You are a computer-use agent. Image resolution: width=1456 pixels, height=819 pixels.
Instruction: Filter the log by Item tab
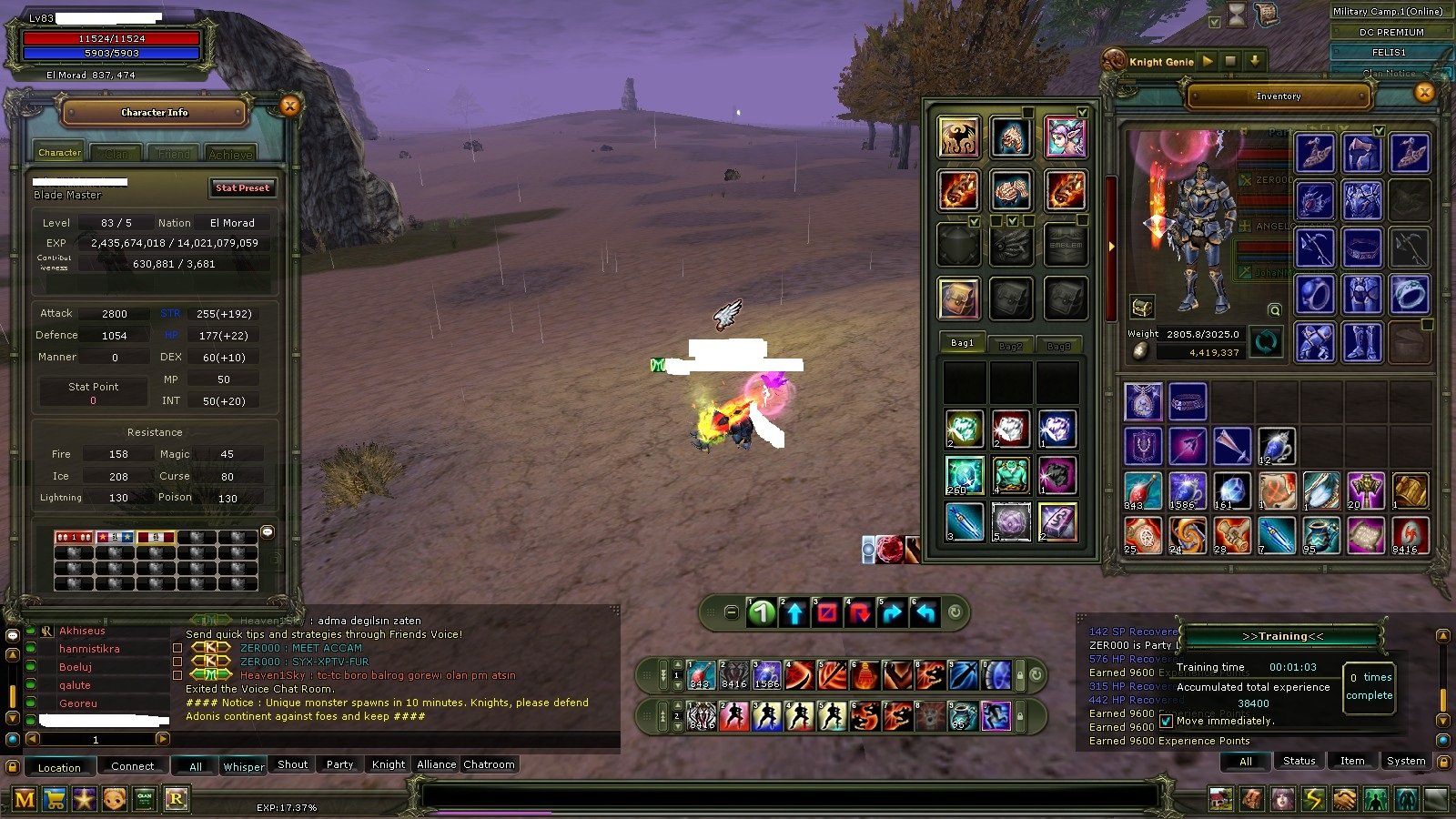pyautogui.click(x=1351, y=761)
